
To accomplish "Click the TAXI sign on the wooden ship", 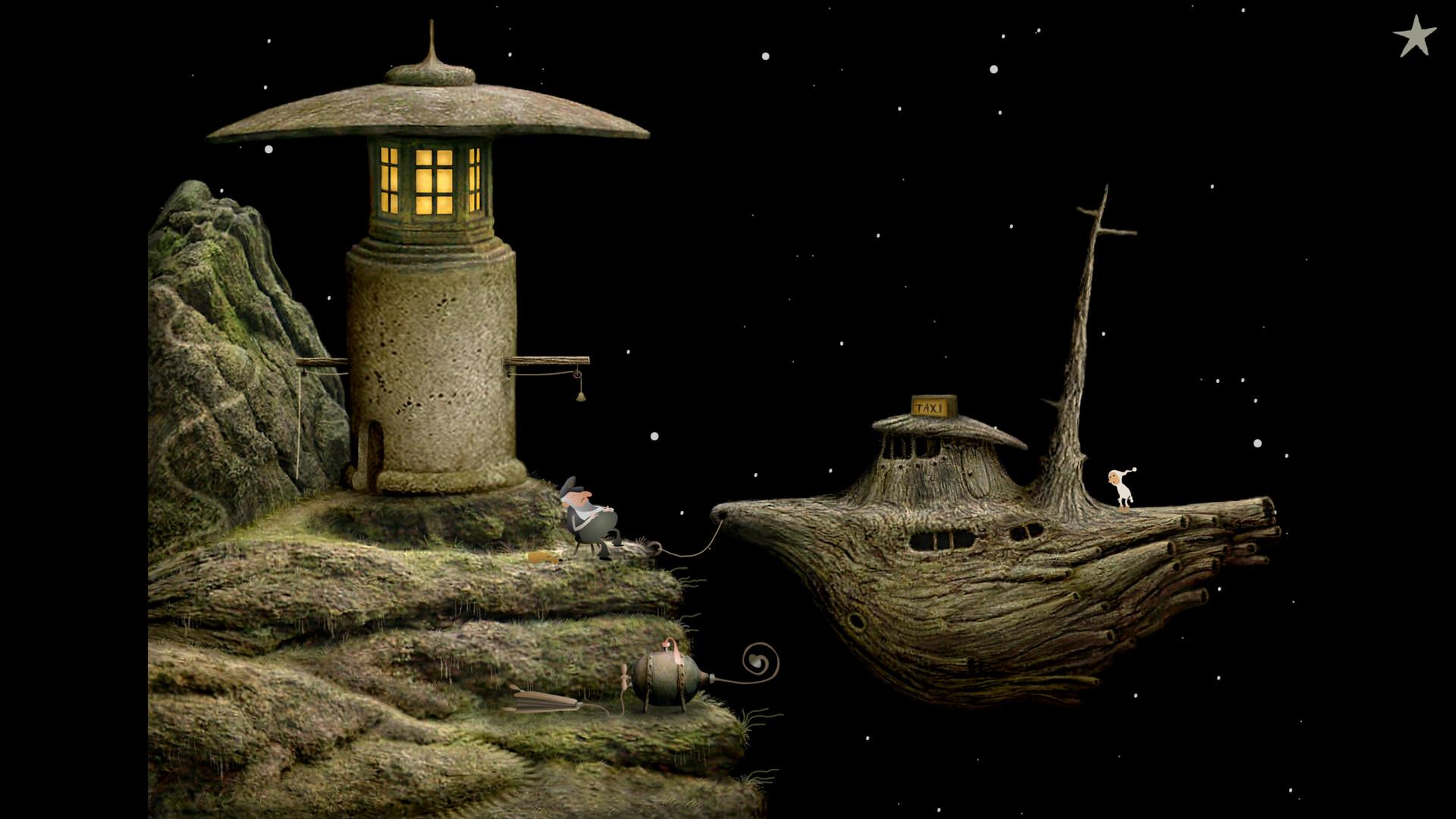I will [930, 406].
